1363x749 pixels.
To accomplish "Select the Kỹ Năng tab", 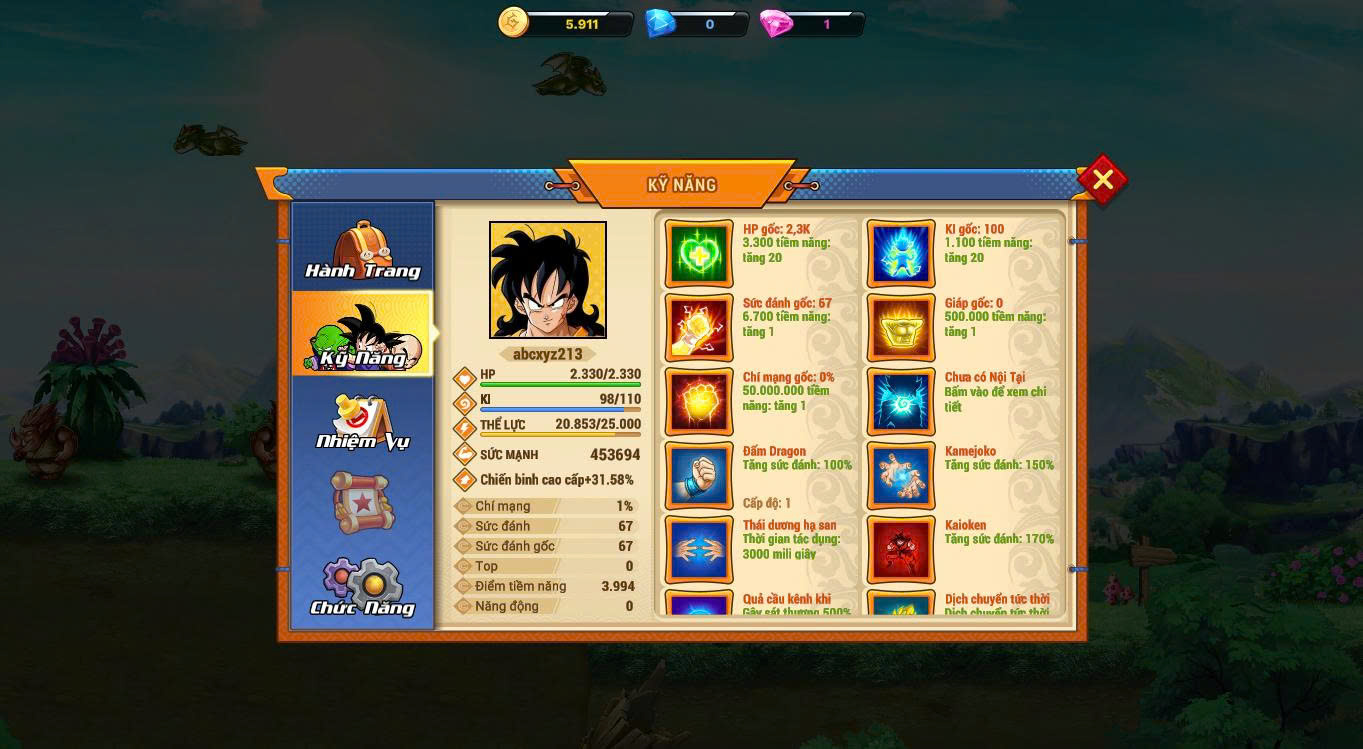I will click(362, 336).
